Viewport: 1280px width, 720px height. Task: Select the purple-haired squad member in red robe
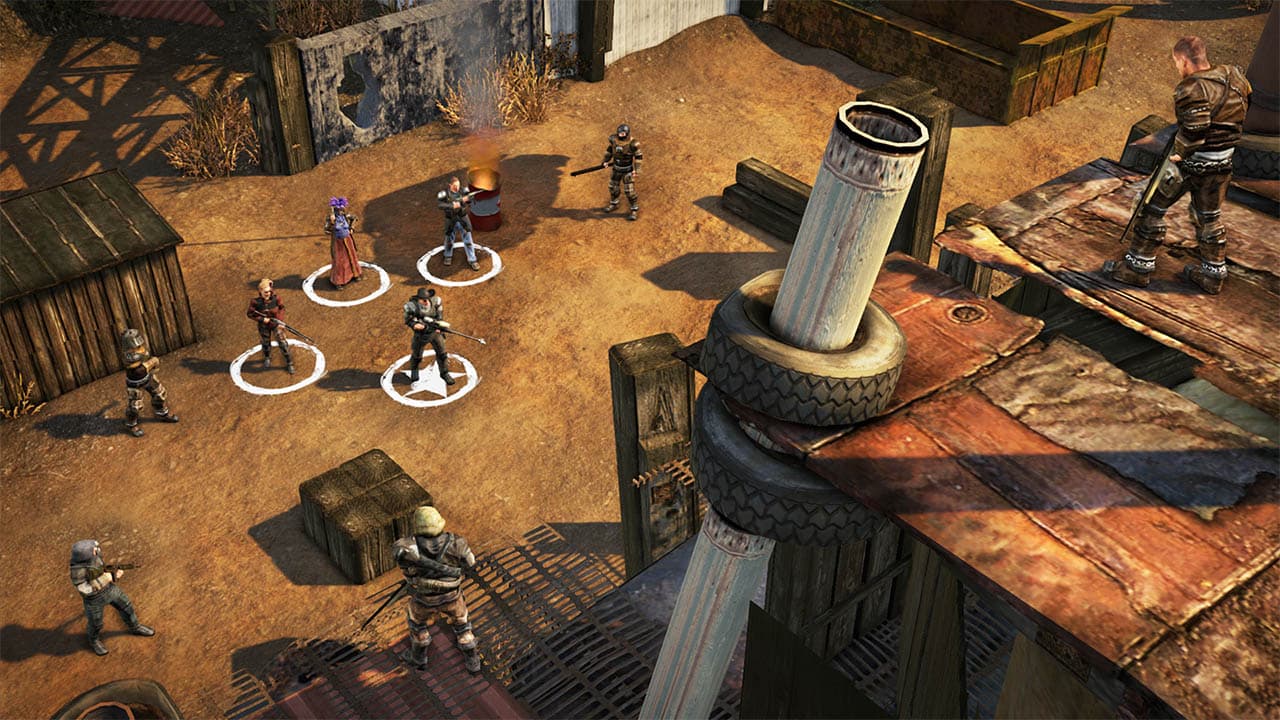(342, 244)
